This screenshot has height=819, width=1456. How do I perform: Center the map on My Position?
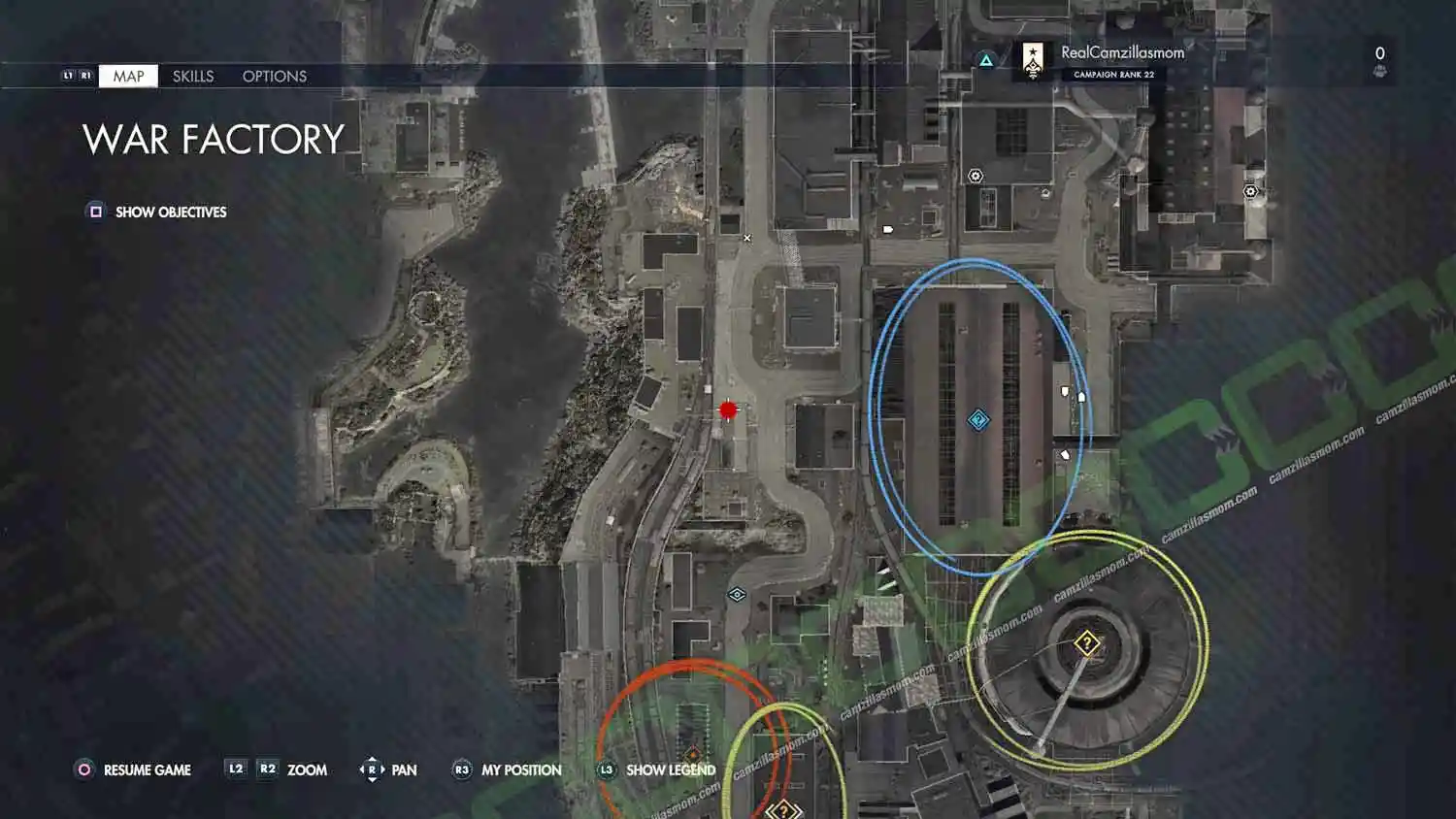coord(520,770)
